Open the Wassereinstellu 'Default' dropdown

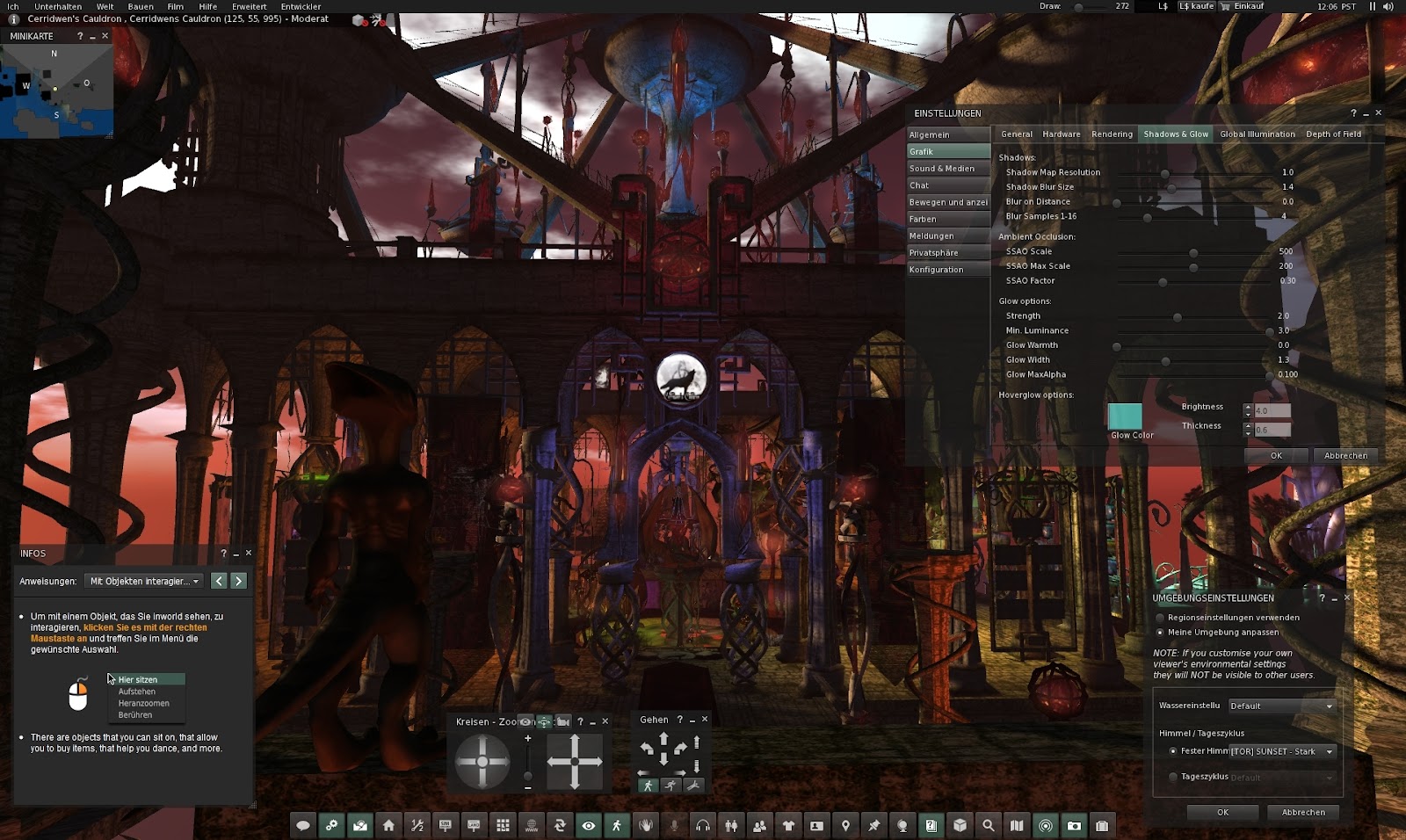(1282, 706)
